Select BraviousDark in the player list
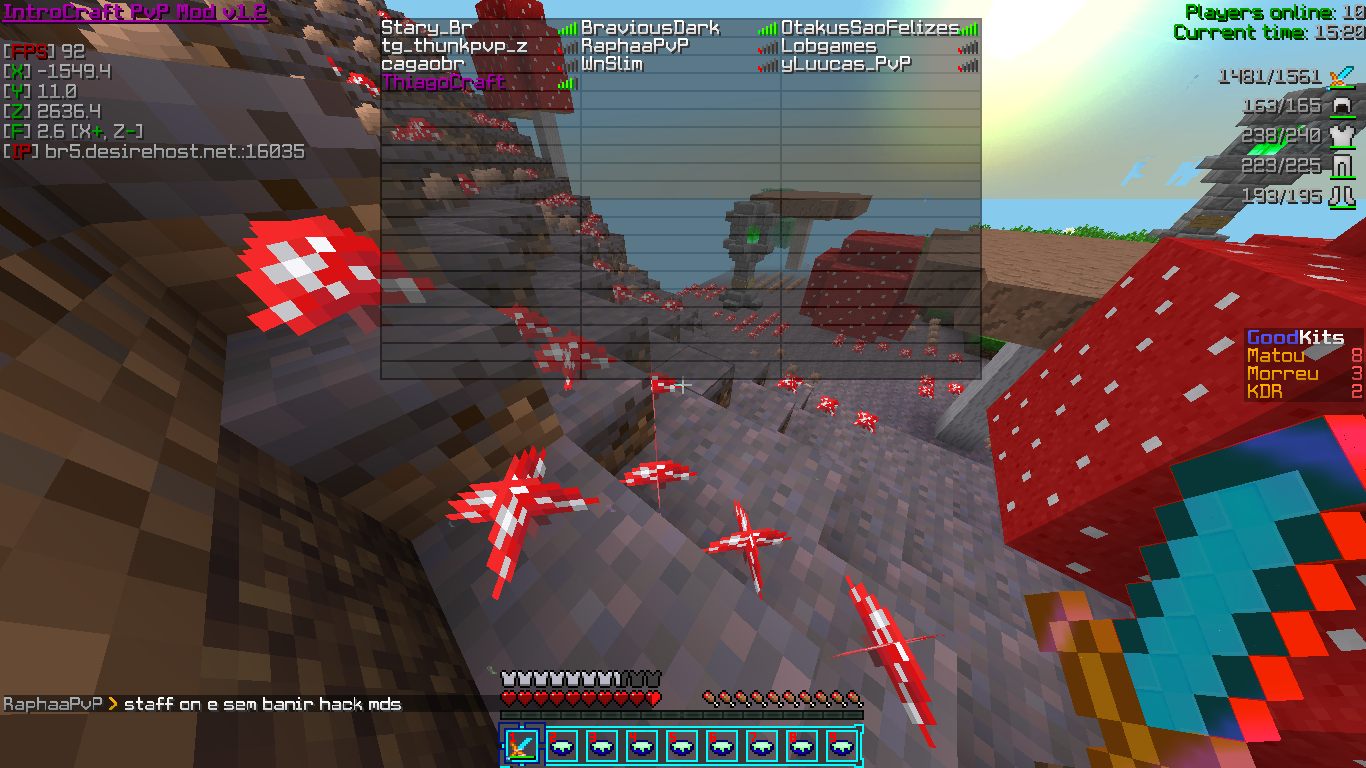 (650, 28)
